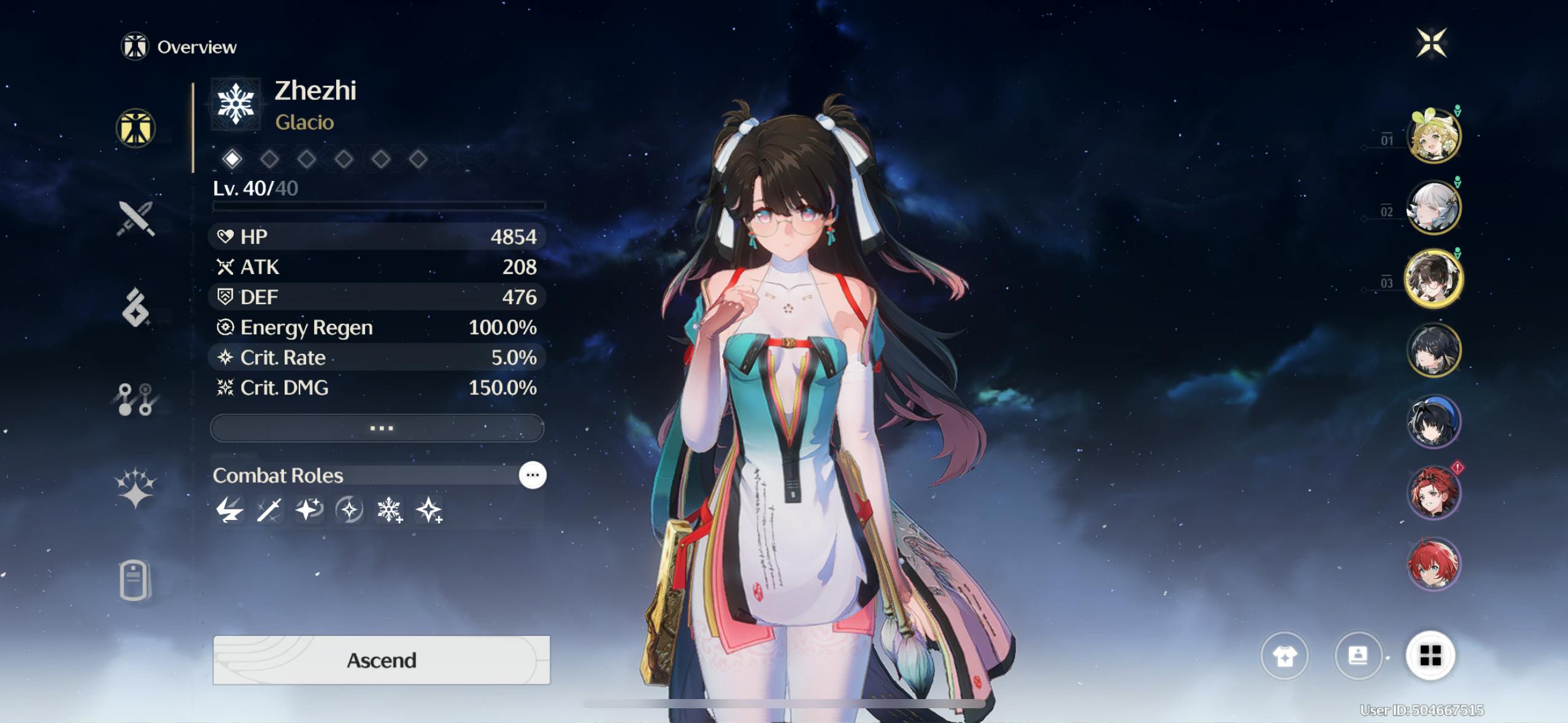Viewport: 1568px width, 723px height.
Task: Select the red-haired portrait with alert badge
Action: point(1434,493)
